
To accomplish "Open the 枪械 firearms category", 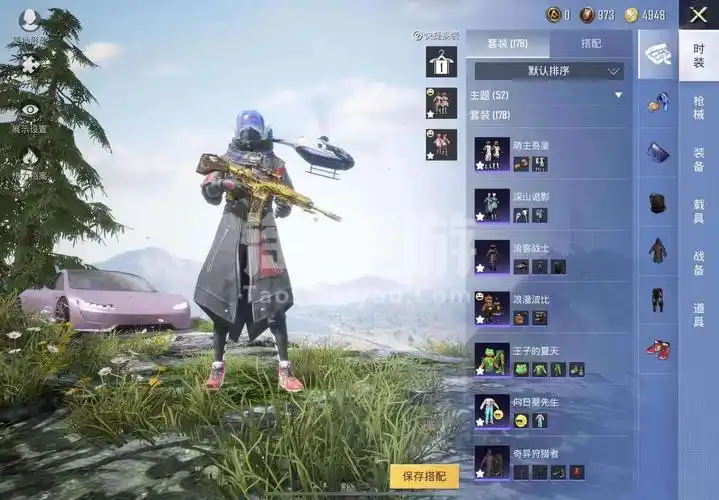I will (698, 107).
